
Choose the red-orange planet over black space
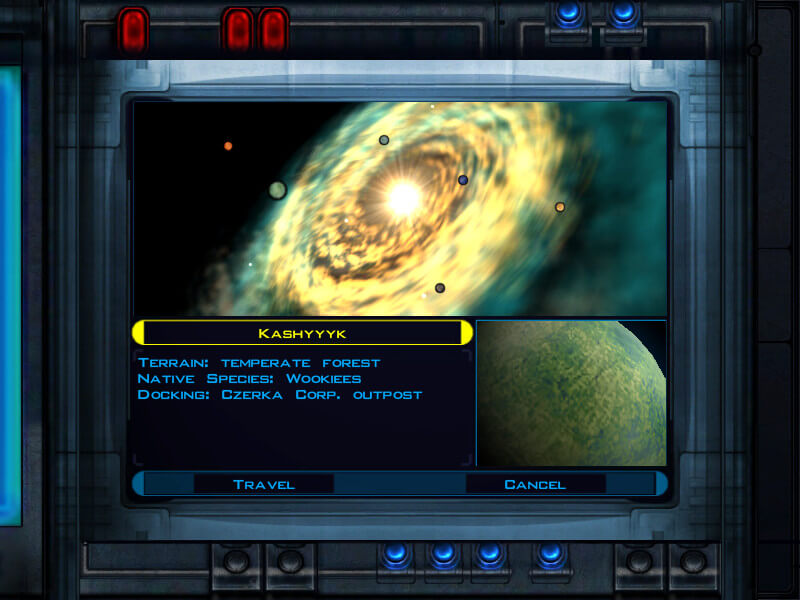point(228,146)
